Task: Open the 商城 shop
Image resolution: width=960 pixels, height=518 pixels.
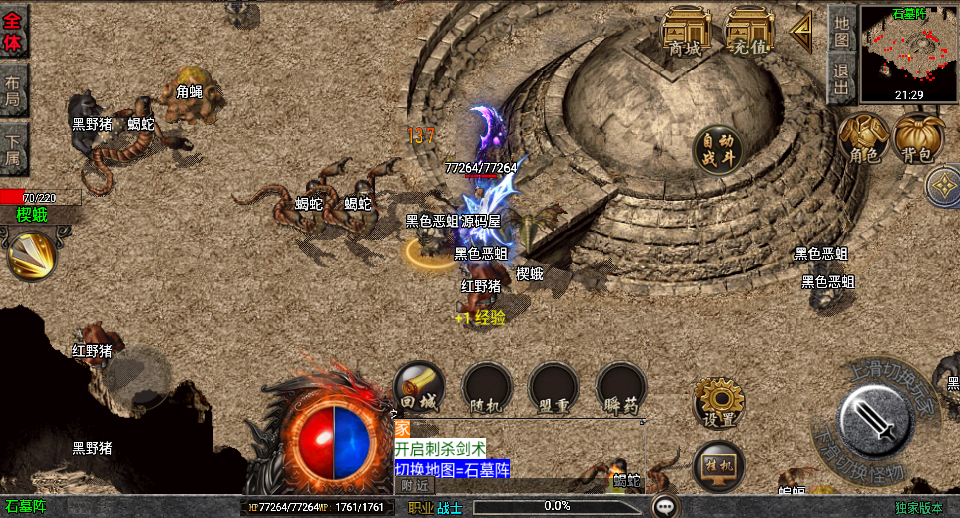Action: 686,31
